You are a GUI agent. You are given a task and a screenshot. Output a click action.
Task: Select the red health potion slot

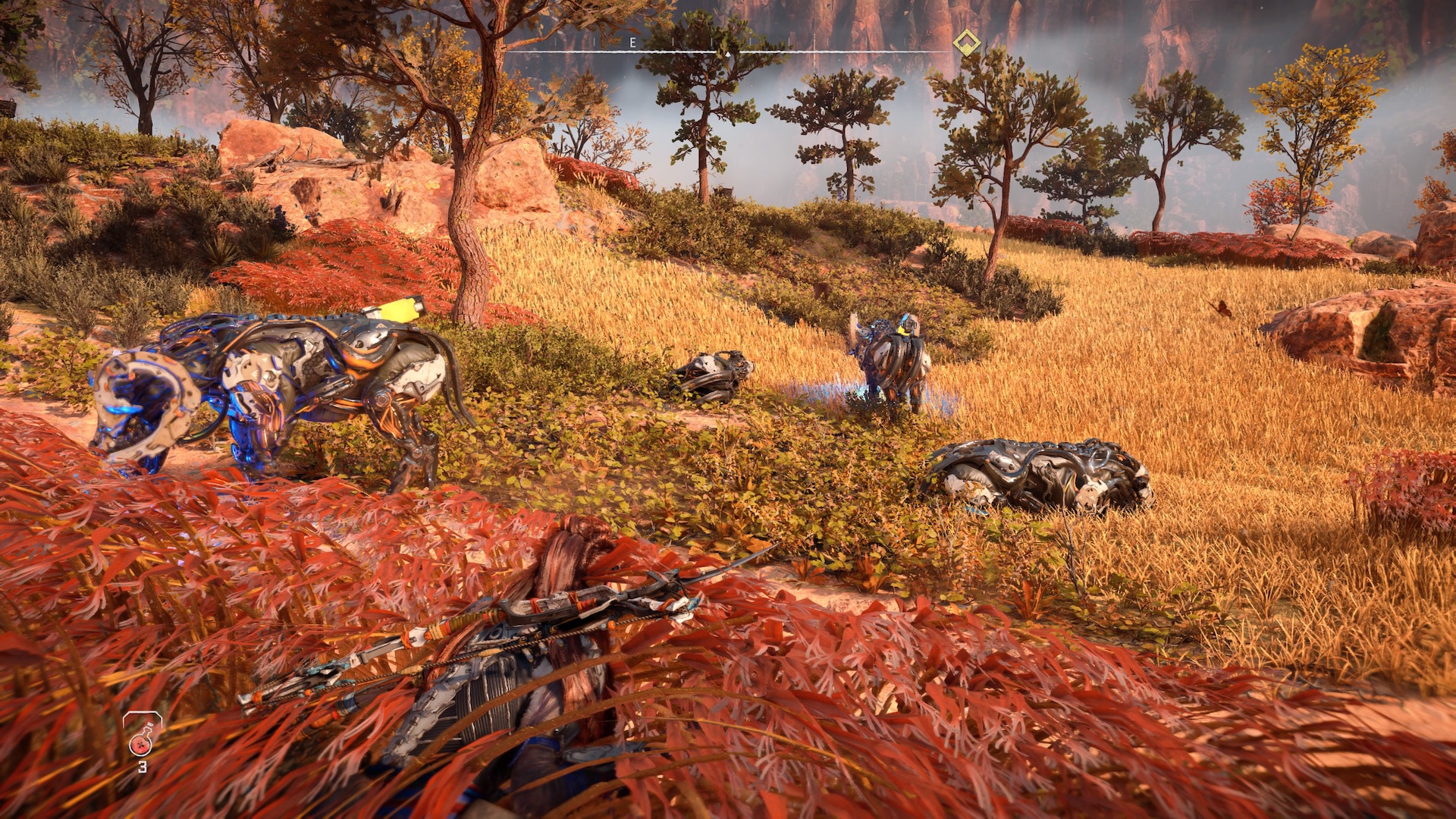pos(142,736)
